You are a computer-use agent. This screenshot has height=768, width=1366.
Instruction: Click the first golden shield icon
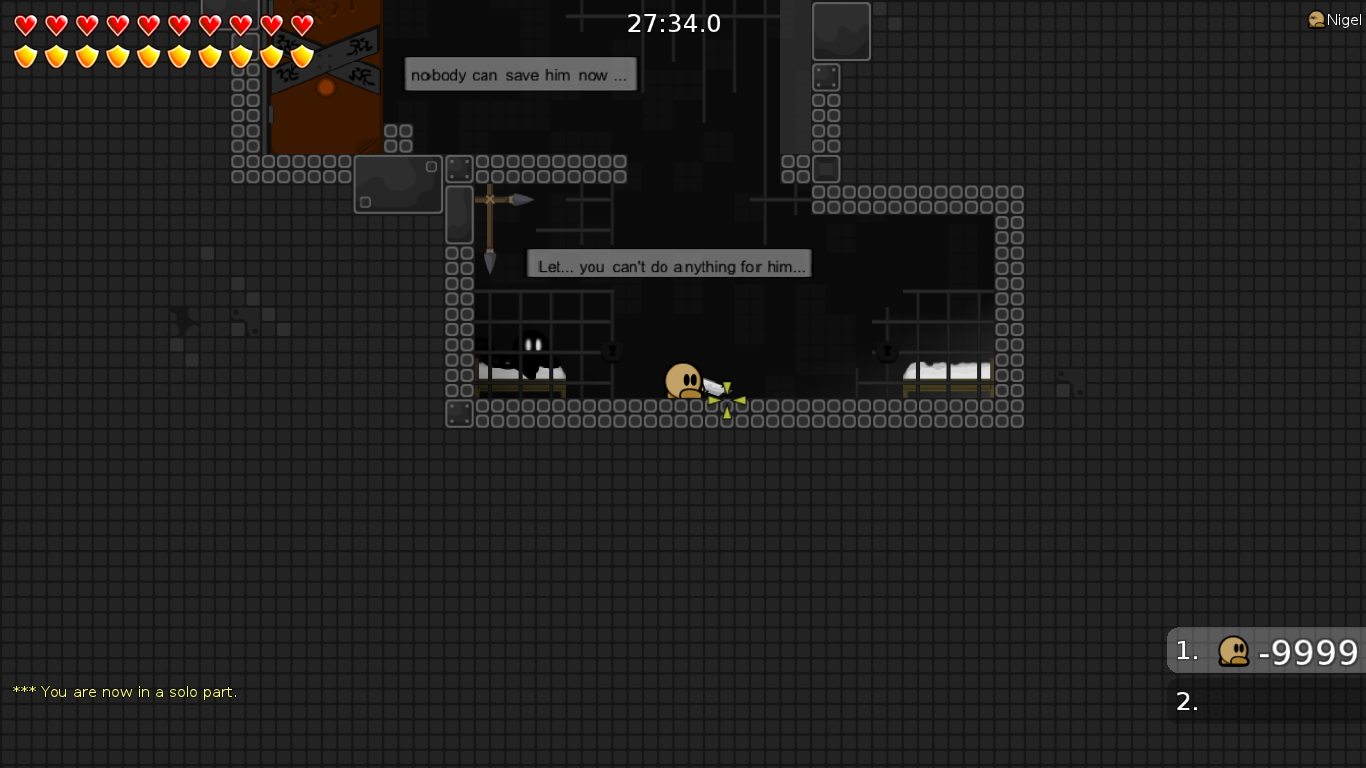24,58
